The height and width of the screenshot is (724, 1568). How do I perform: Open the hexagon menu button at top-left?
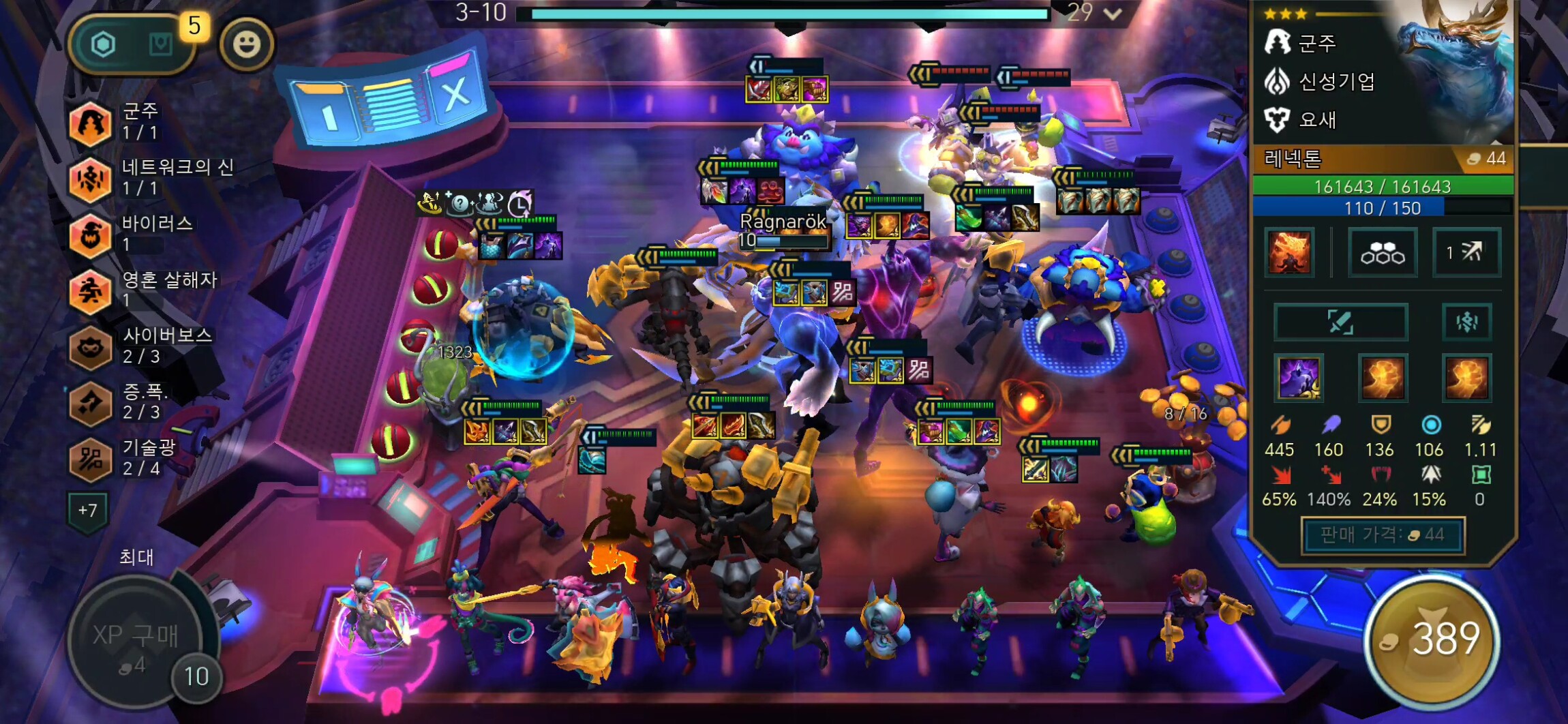(x=104, y=45)
